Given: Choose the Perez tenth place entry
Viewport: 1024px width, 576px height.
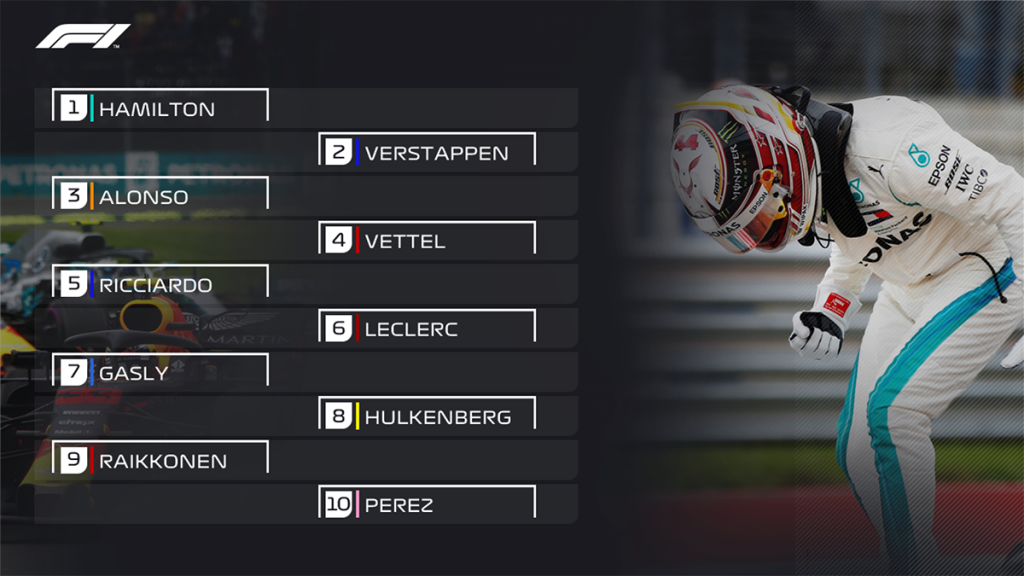Looking at the screenshot, I should click(x=428, y=504).
